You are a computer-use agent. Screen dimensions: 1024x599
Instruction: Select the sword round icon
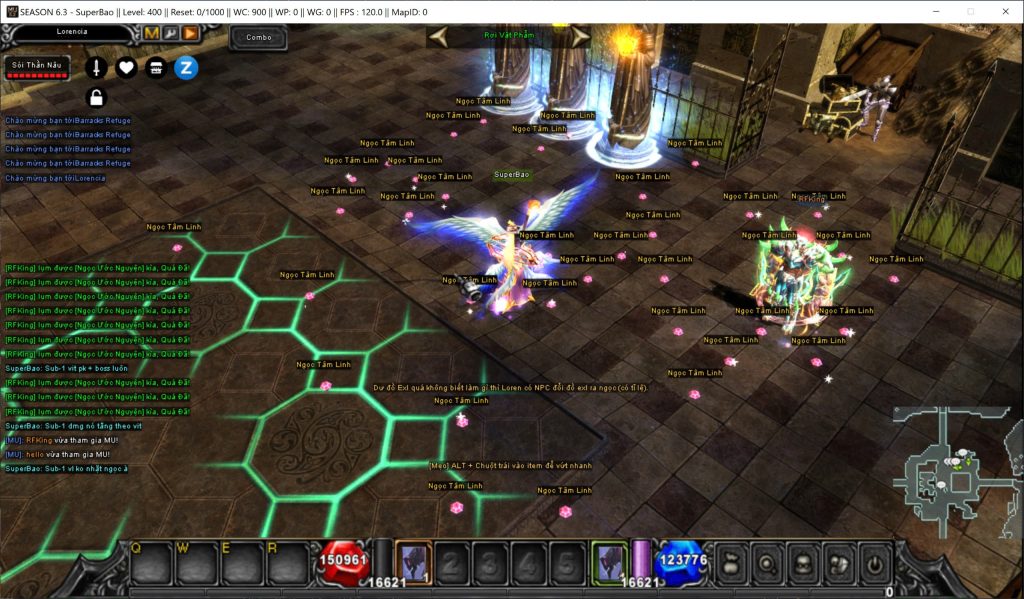pos(96,68)
